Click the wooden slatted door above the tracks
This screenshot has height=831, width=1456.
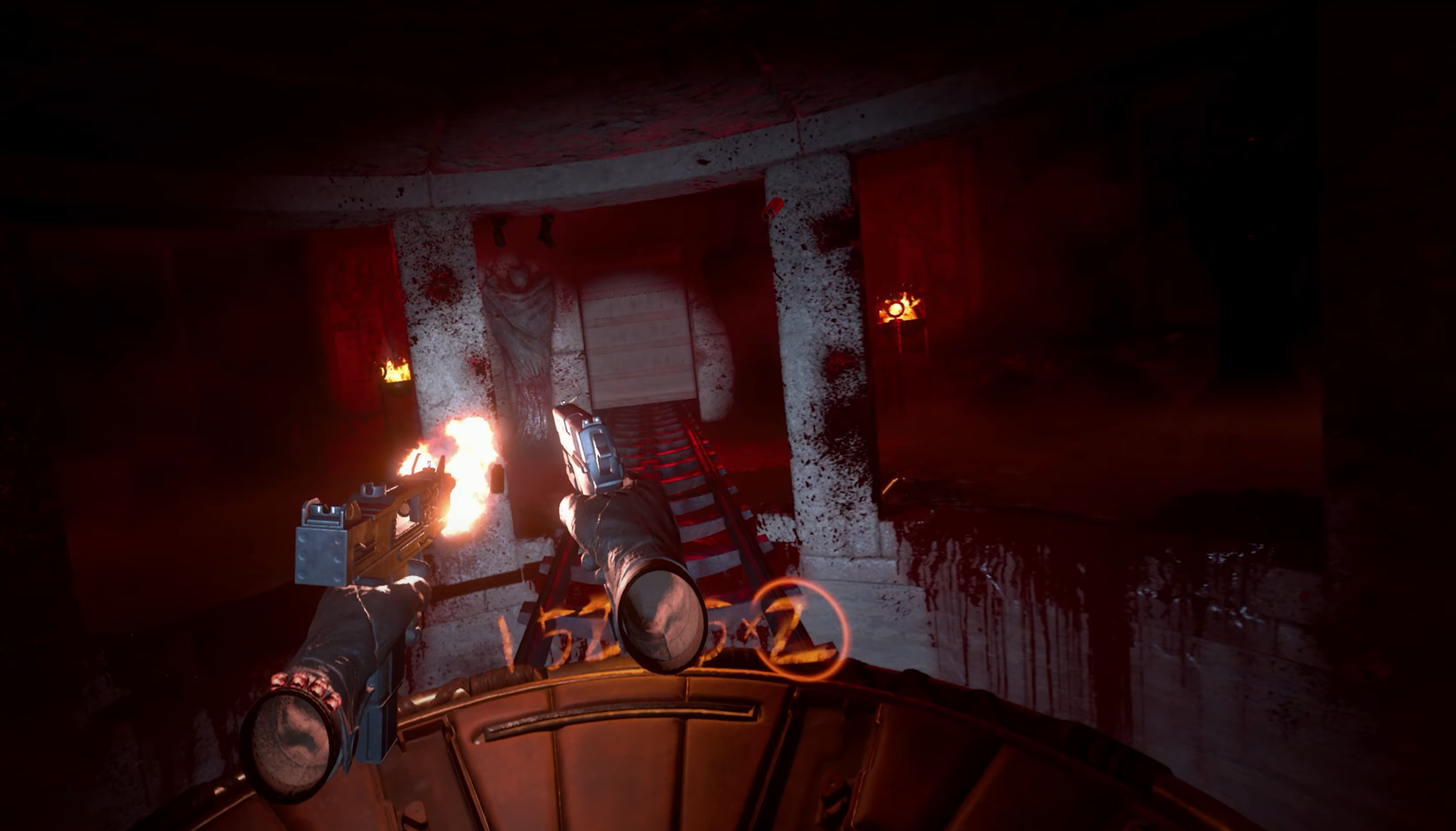(637, 343)
